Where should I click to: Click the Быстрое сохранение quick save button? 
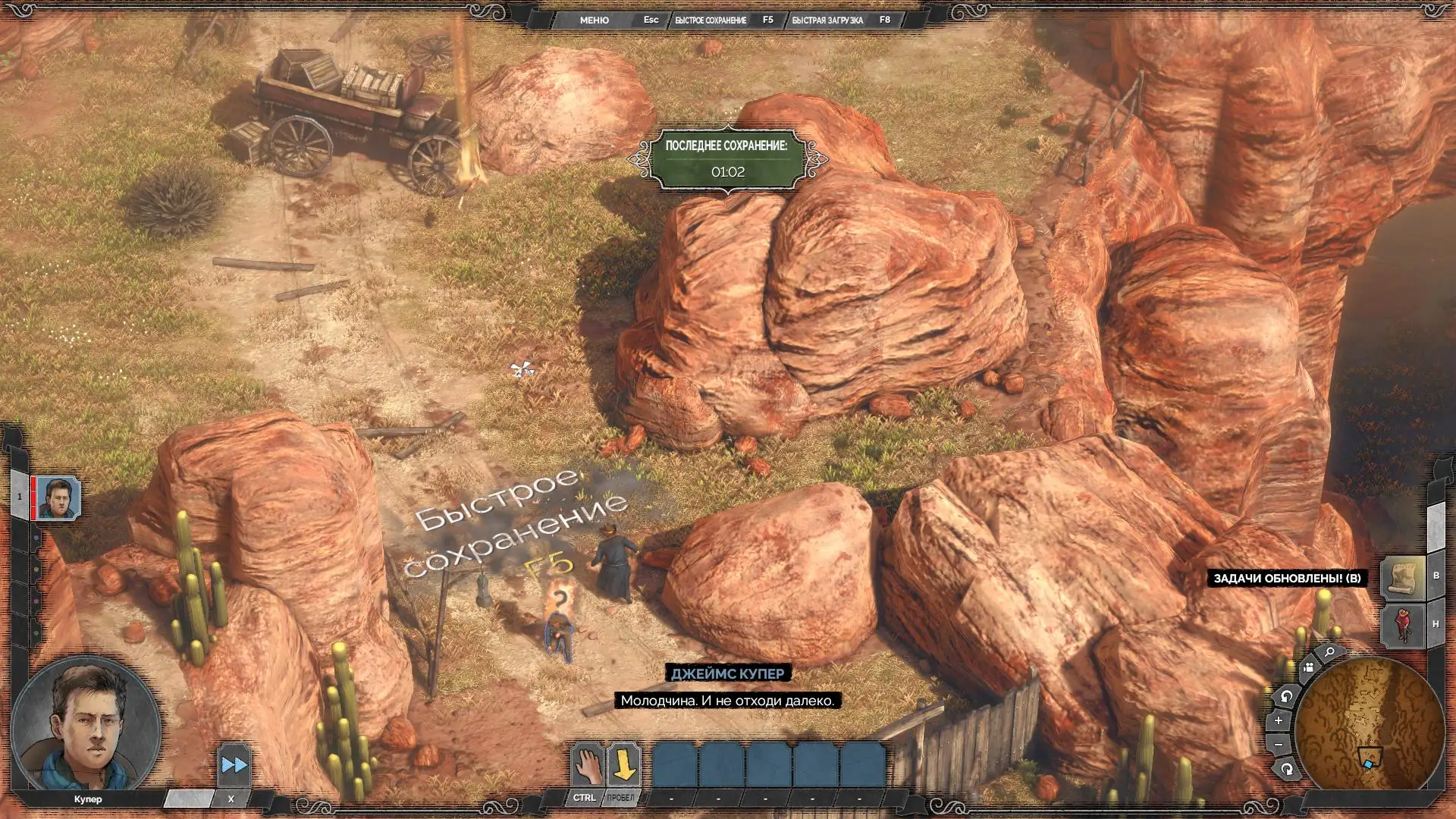(711, 20)
